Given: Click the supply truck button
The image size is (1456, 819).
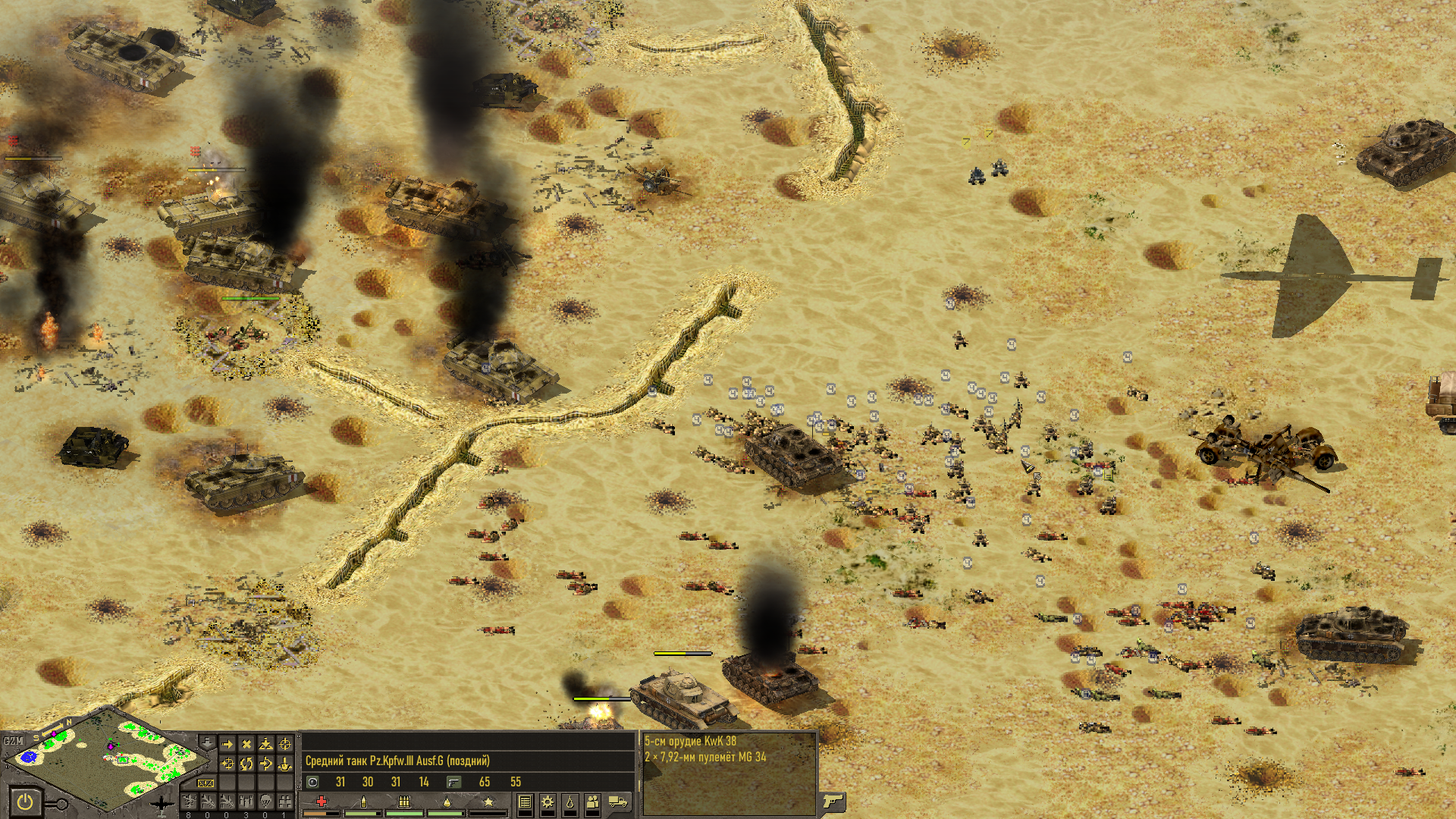Looking at the screenshot, I should tap(618, 802).
